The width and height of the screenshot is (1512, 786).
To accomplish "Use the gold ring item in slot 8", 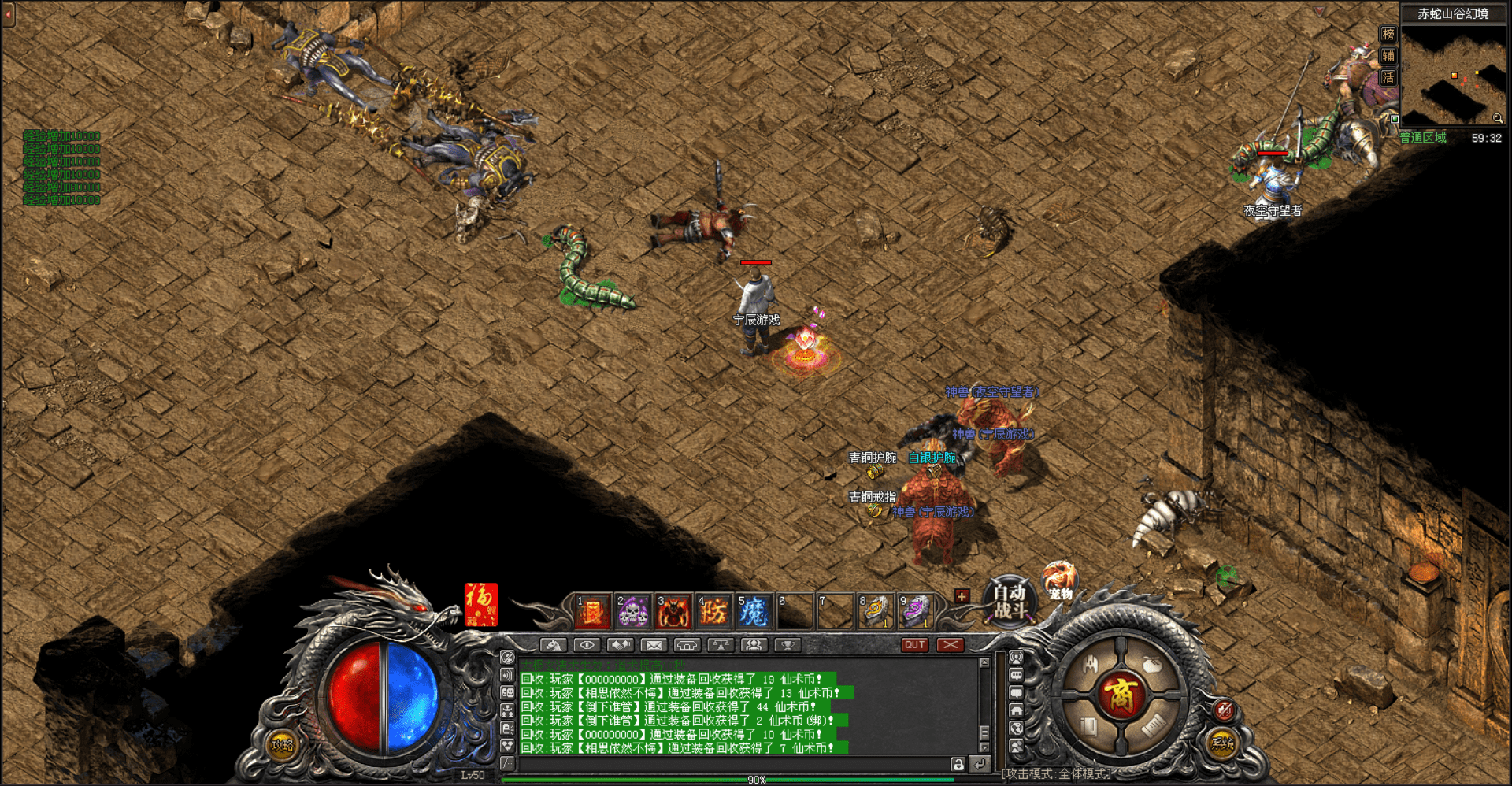I will [x=875, y=612].
